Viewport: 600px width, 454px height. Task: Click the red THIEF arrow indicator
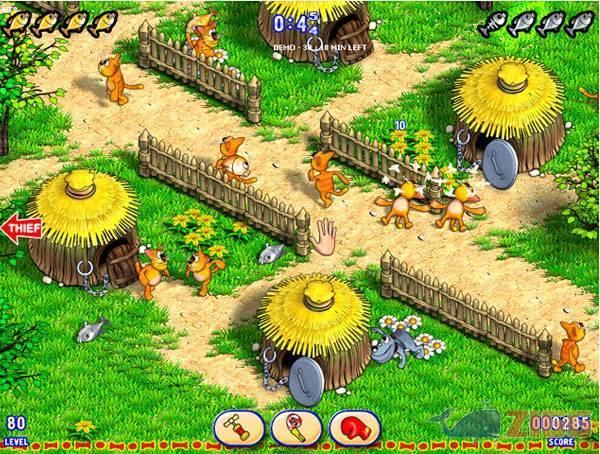(x=20, y=227)
